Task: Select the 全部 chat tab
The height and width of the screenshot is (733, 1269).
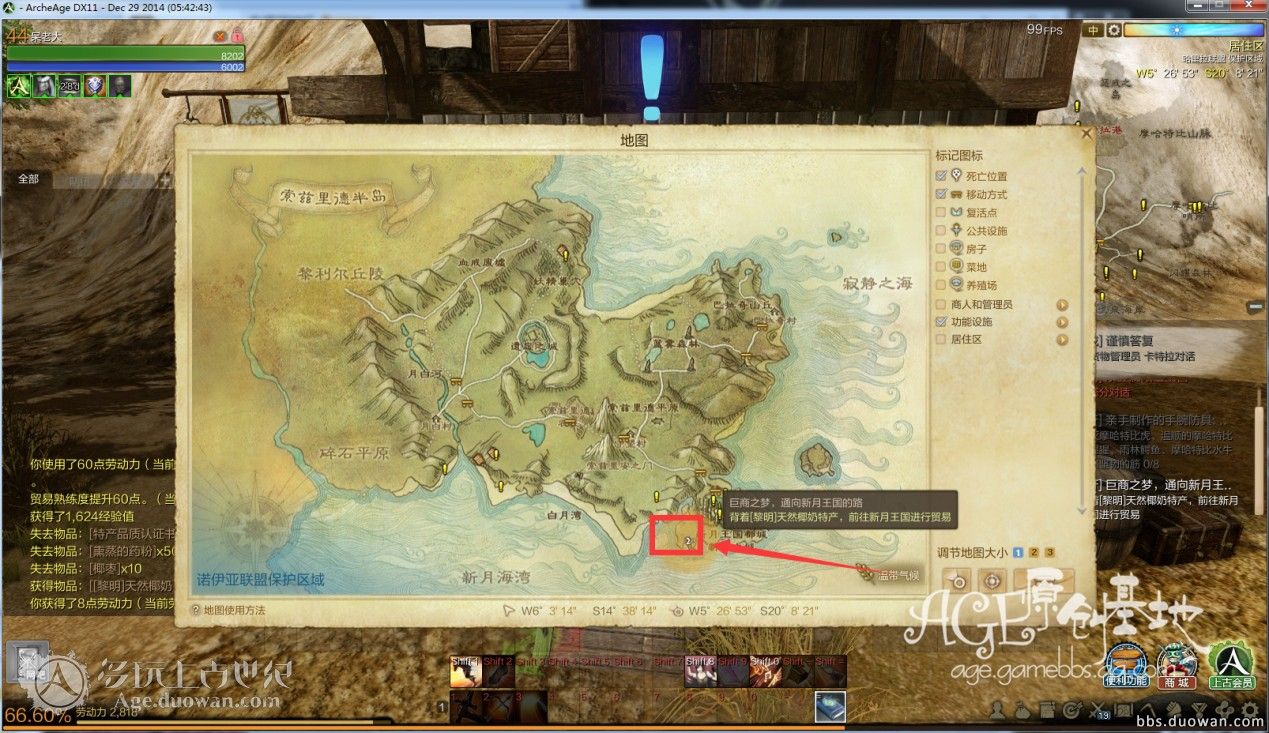Action: [x=28, y=179]
